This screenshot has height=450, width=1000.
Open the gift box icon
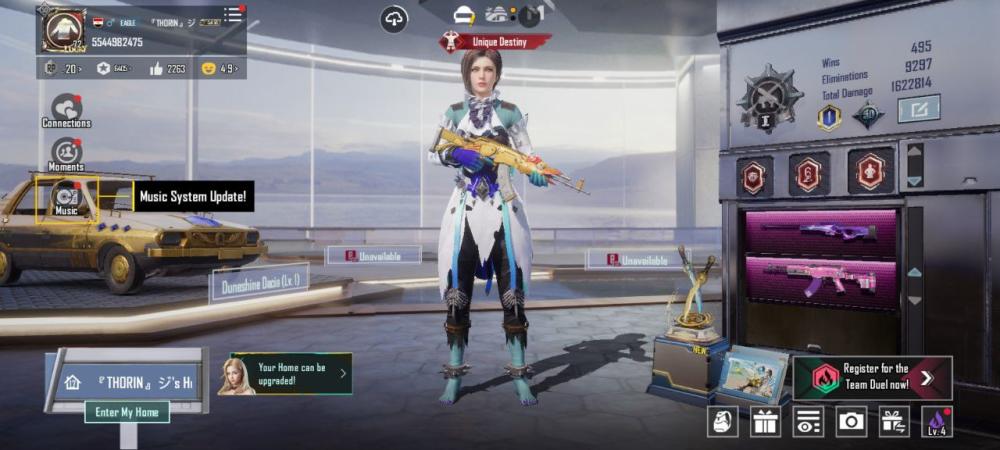[x=766, y=422]
